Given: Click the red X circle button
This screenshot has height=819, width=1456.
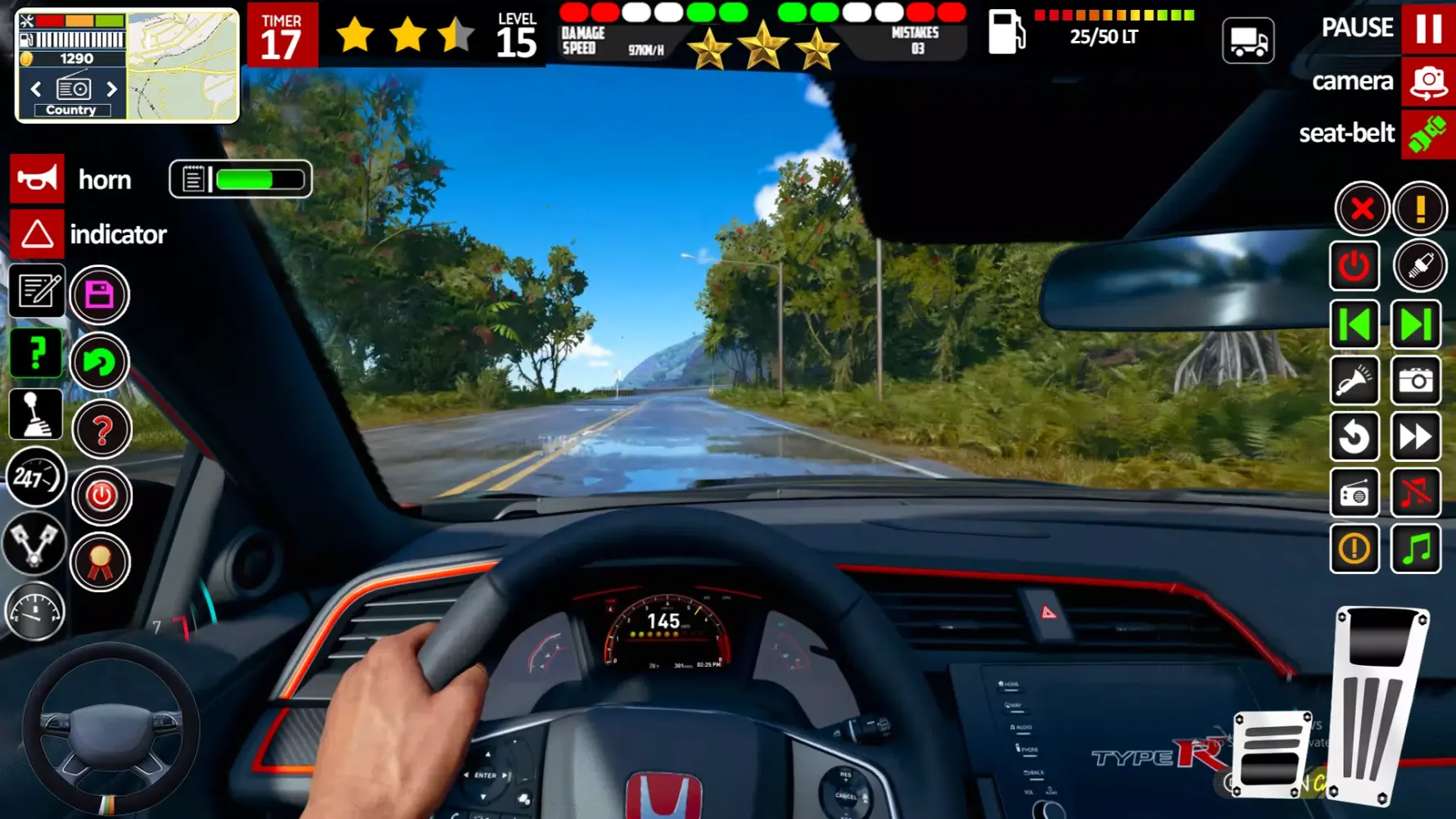Looking at the screenshot, I should click(x=1362, y=209).
